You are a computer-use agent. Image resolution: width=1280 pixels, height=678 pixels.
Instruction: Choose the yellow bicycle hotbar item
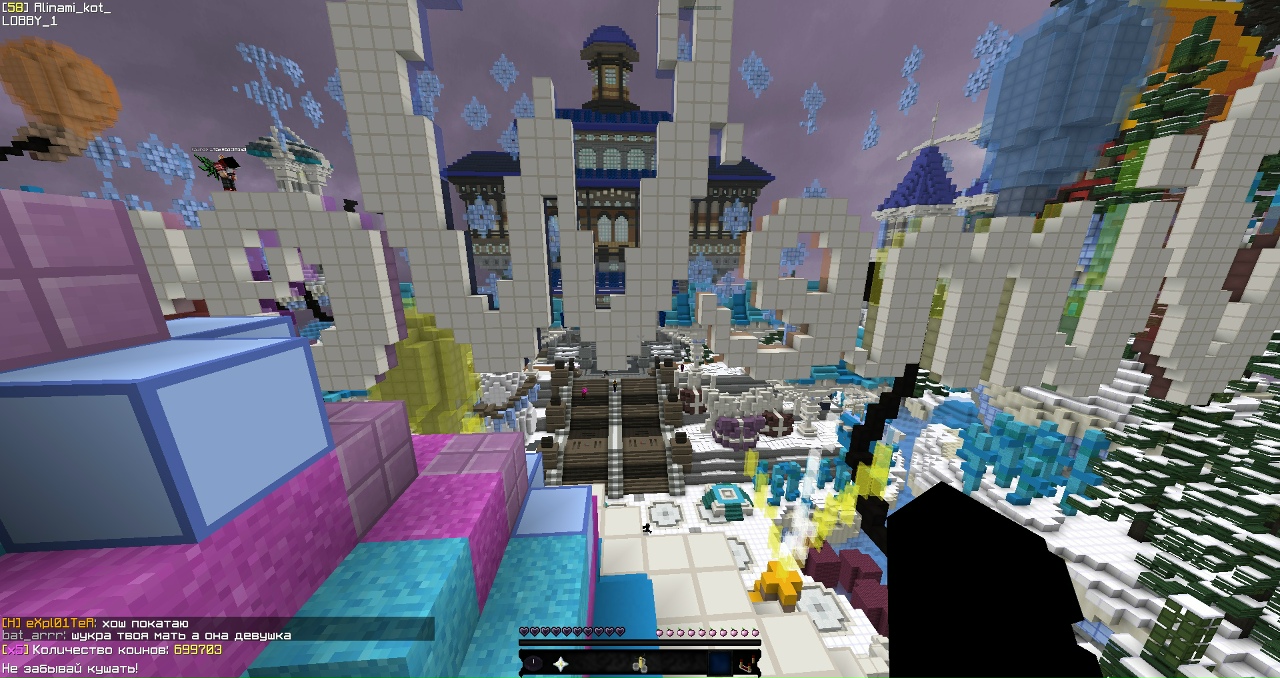tap(640, 663)
